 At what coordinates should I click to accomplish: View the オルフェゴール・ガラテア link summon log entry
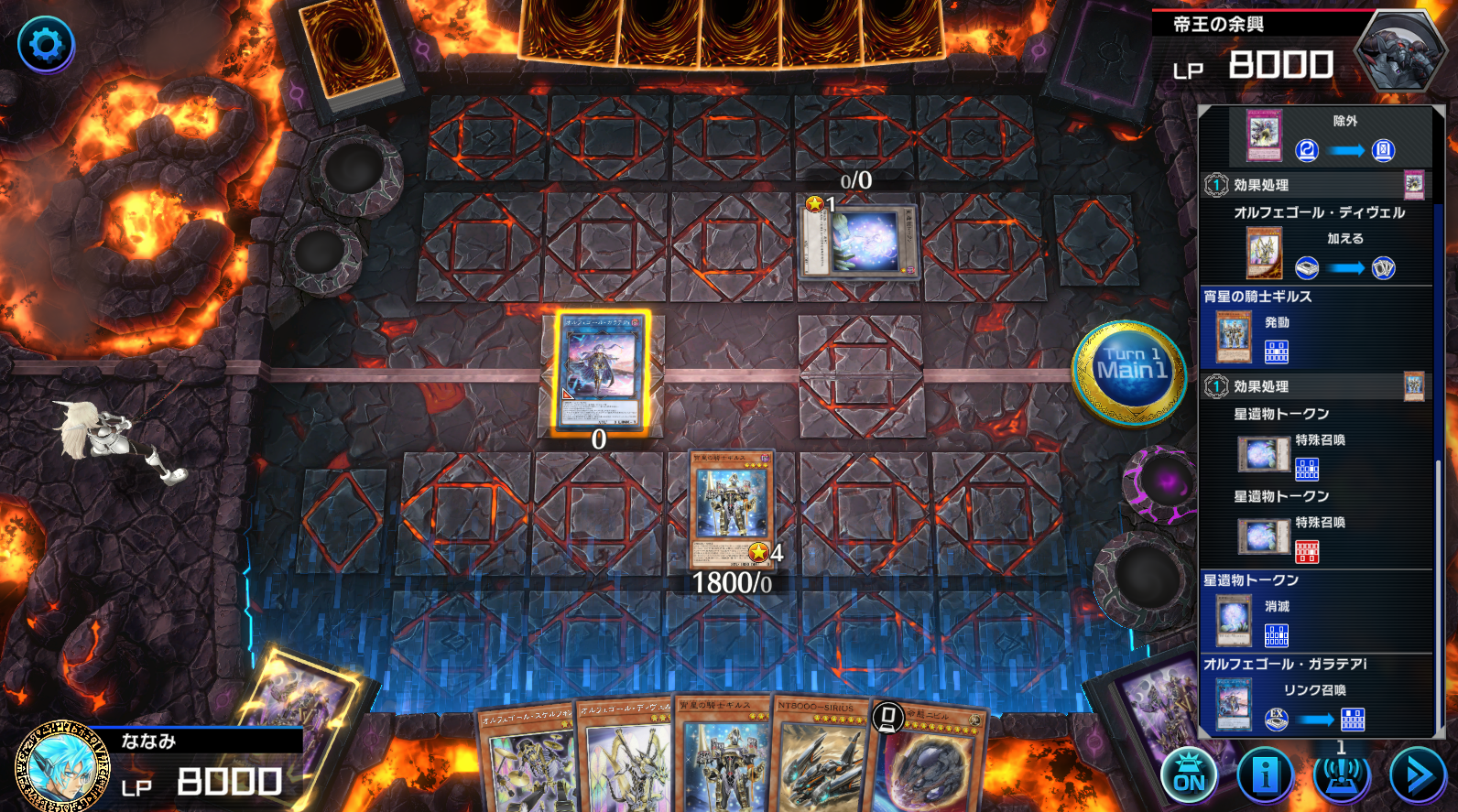pos(1315,694)
